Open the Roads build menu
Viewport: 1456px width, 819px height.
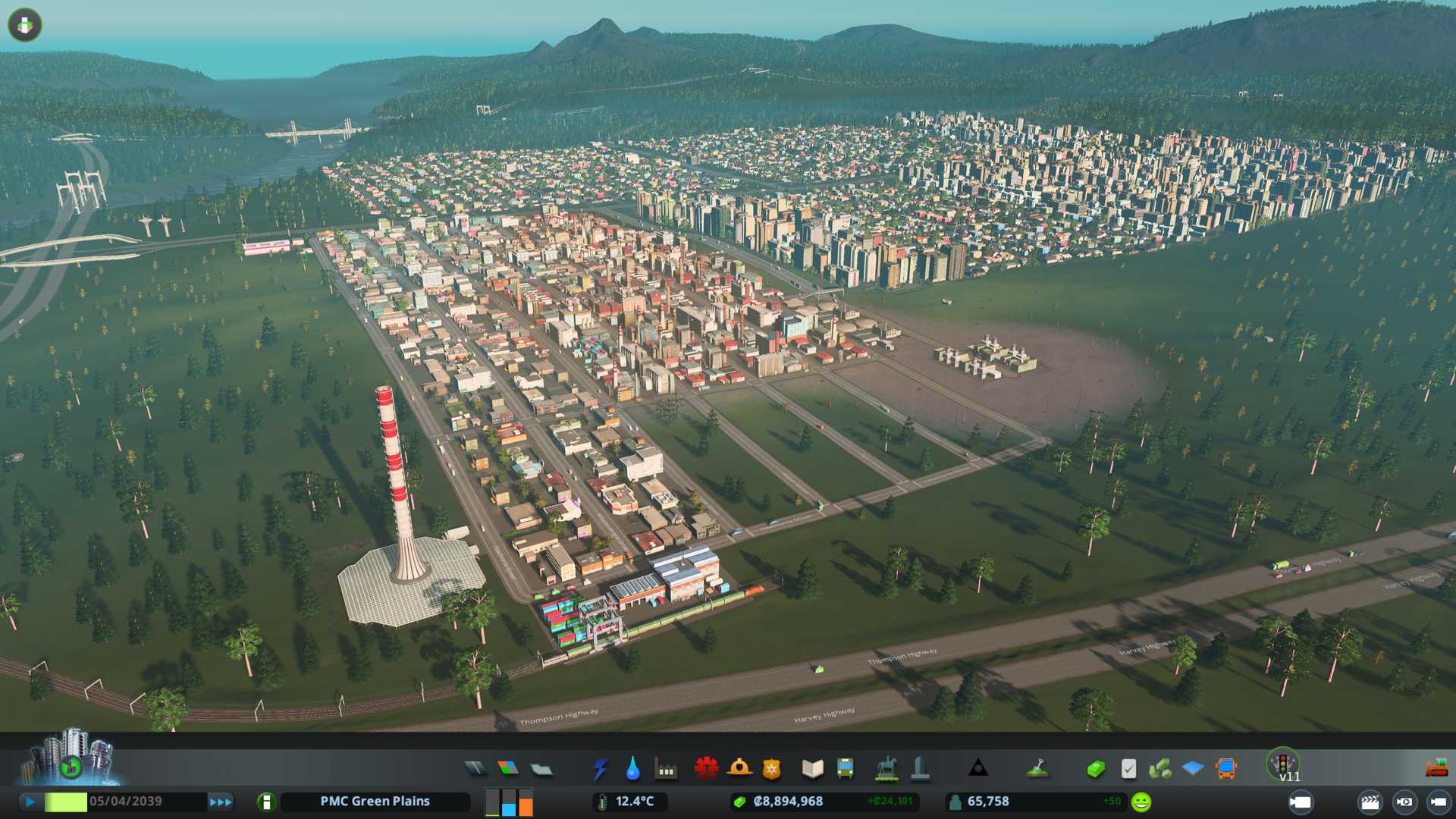click(475, 769)
